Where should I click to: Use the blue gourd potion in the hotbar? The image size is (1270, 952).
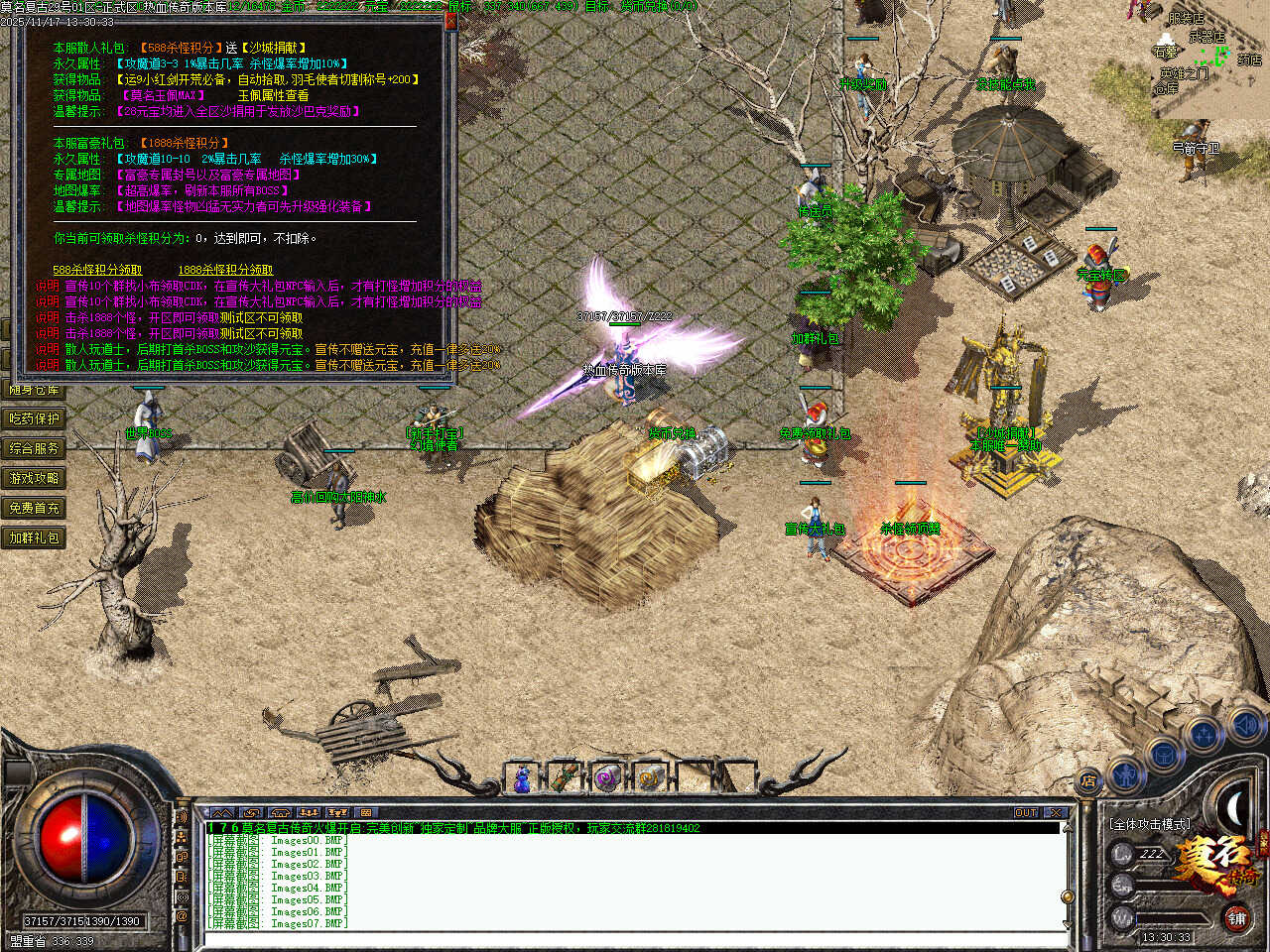[x=522, y=779]
